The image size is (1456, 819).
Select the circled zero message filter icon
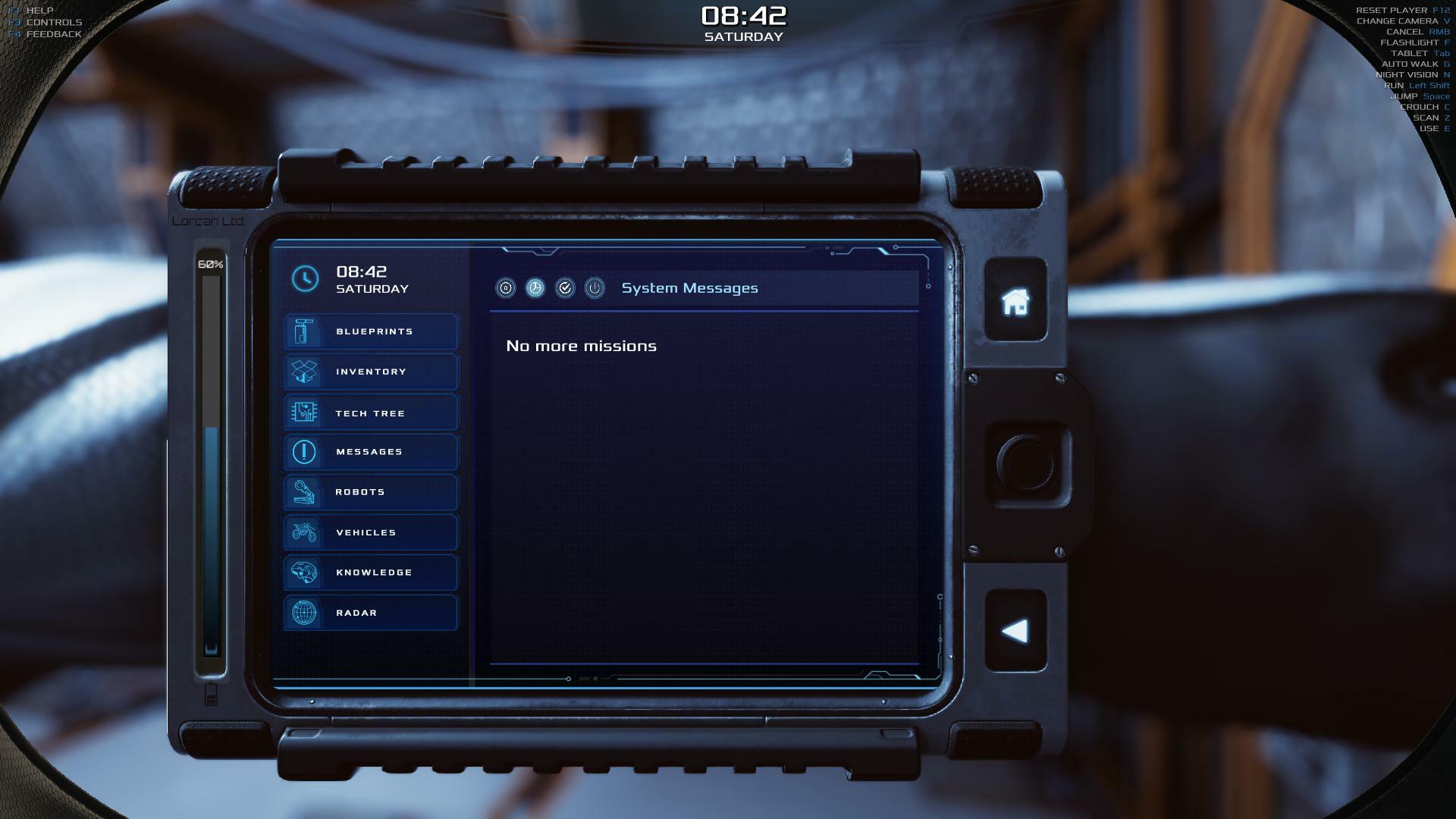pyautogui.click(x=506, y=288)
